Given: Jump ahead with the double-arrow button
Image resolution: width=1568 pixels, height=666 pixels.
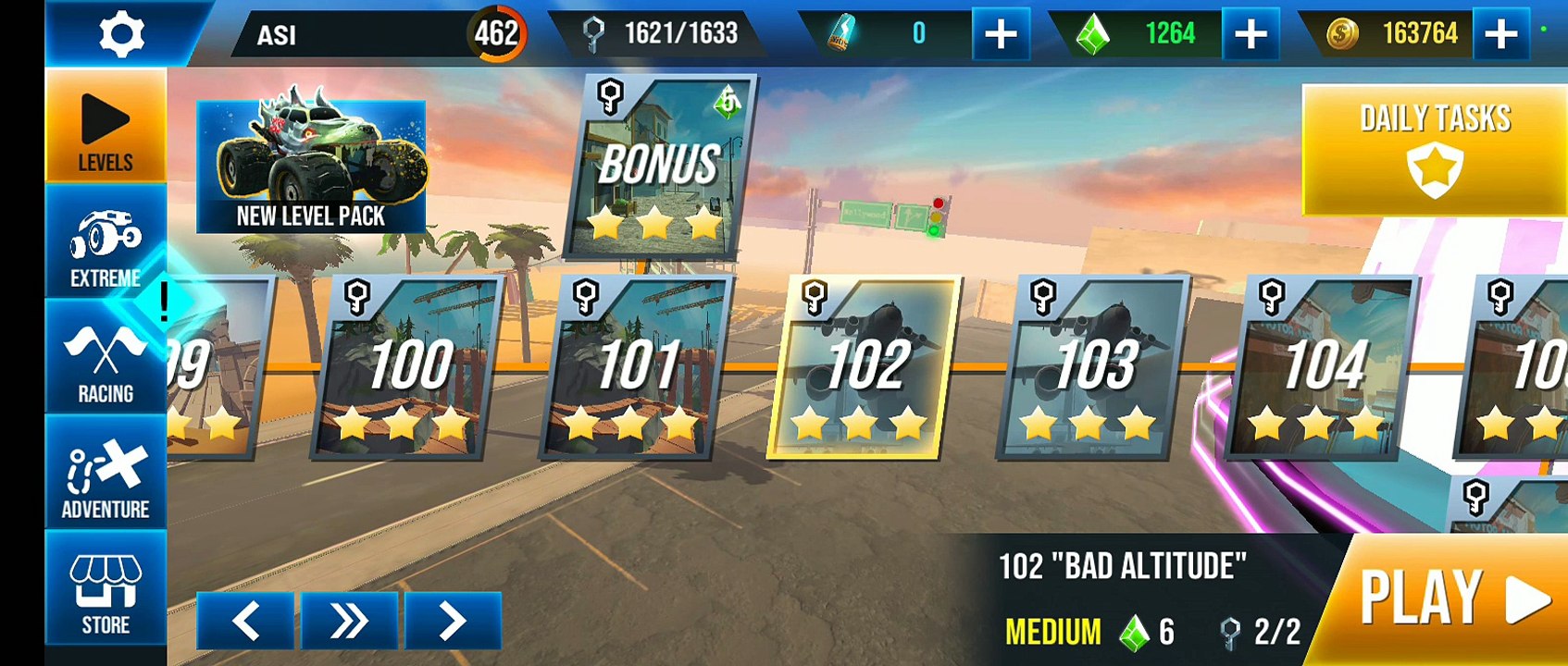Looking at the screenshot, I should pos(348,621).
